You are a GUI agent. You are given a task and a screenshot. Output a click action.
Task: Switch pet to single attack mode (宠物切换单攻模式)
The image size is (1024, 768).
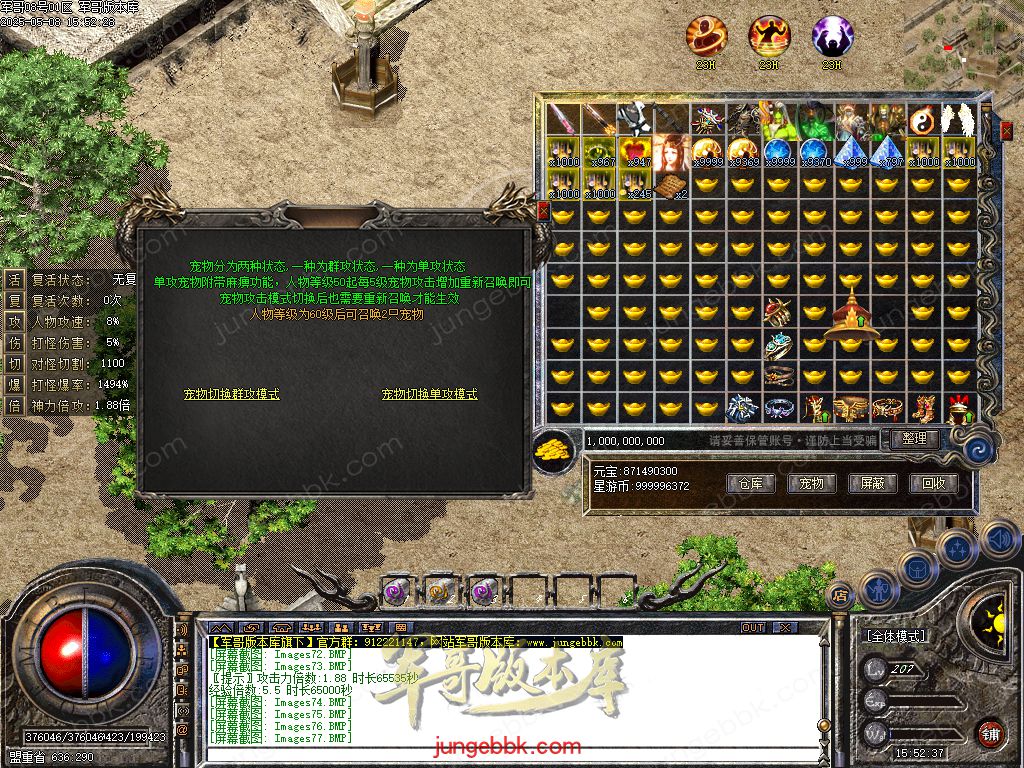click(429, 395)
